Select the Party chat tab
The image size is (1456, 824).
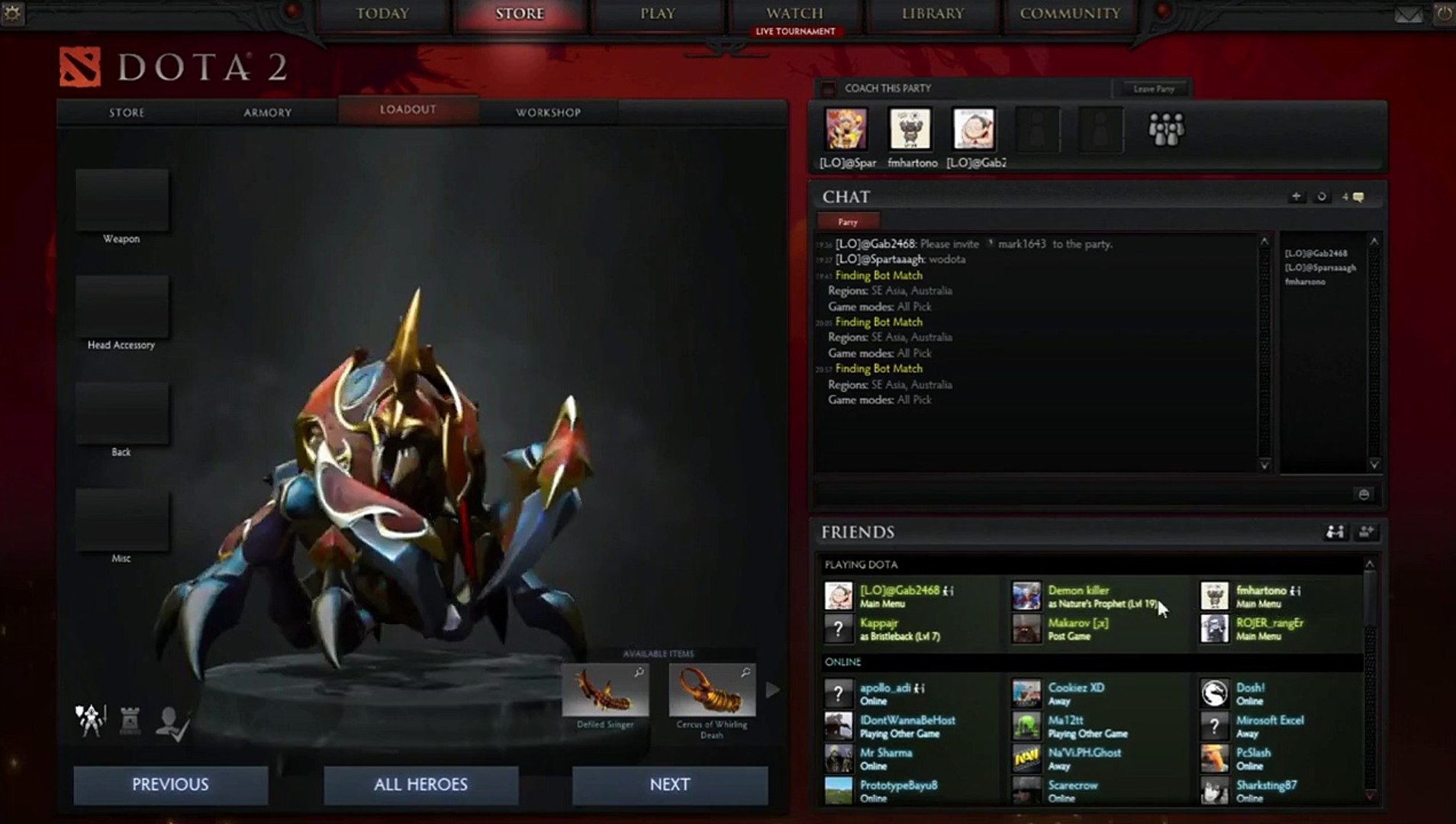[848, 222]
